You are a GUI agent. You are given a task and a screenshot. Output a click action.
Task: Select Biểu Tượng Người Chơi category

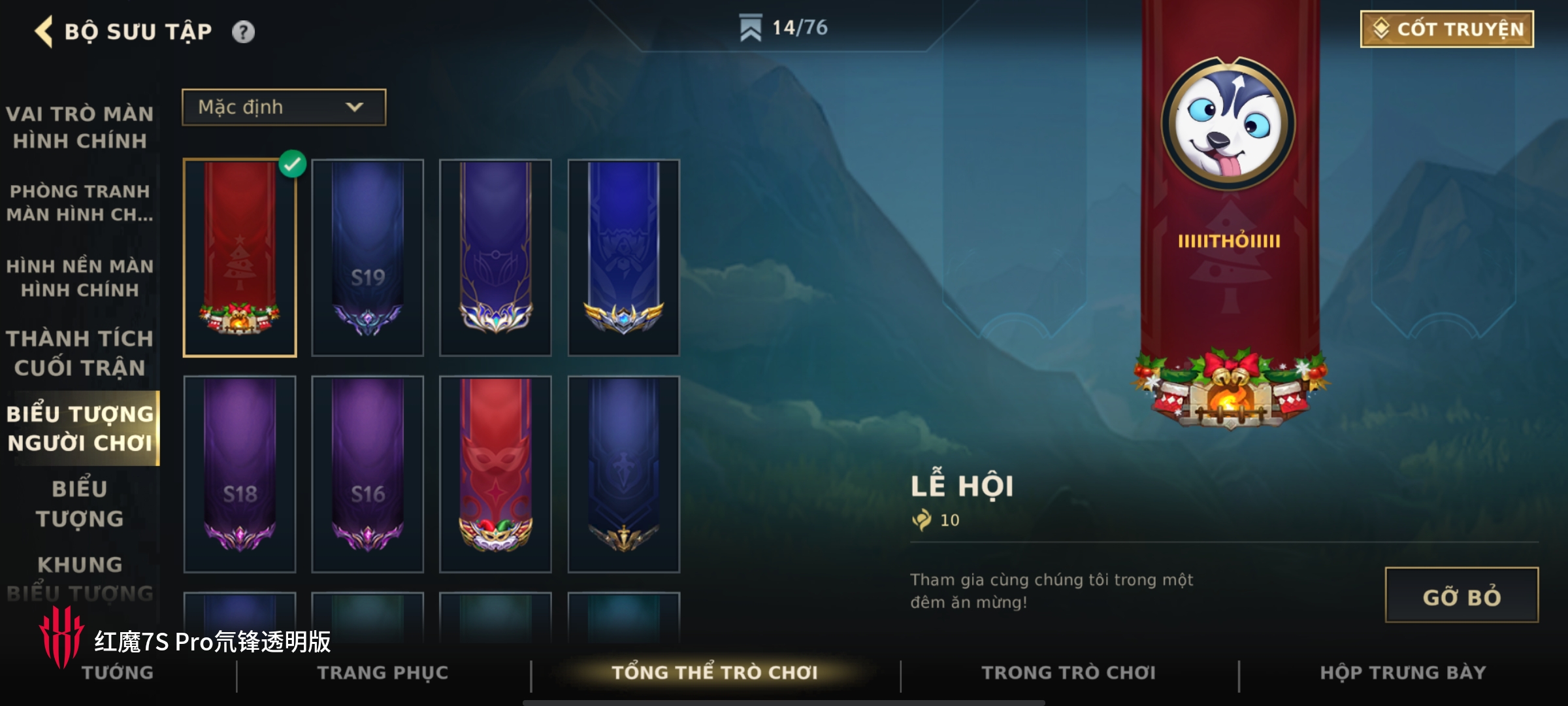pos(80,428)
